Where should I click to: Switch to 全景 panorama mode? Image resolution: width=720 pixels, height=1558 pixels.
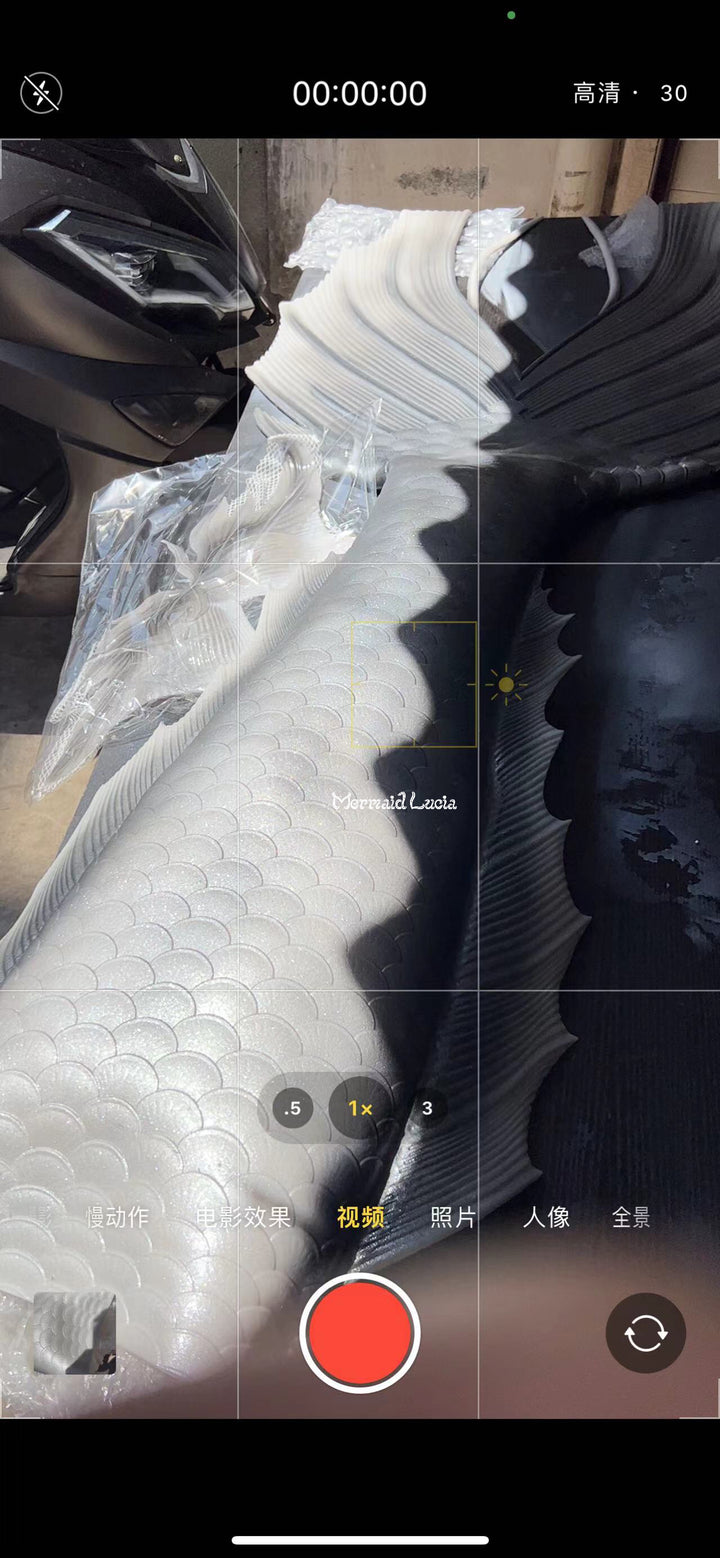(x=631, y=1217)
